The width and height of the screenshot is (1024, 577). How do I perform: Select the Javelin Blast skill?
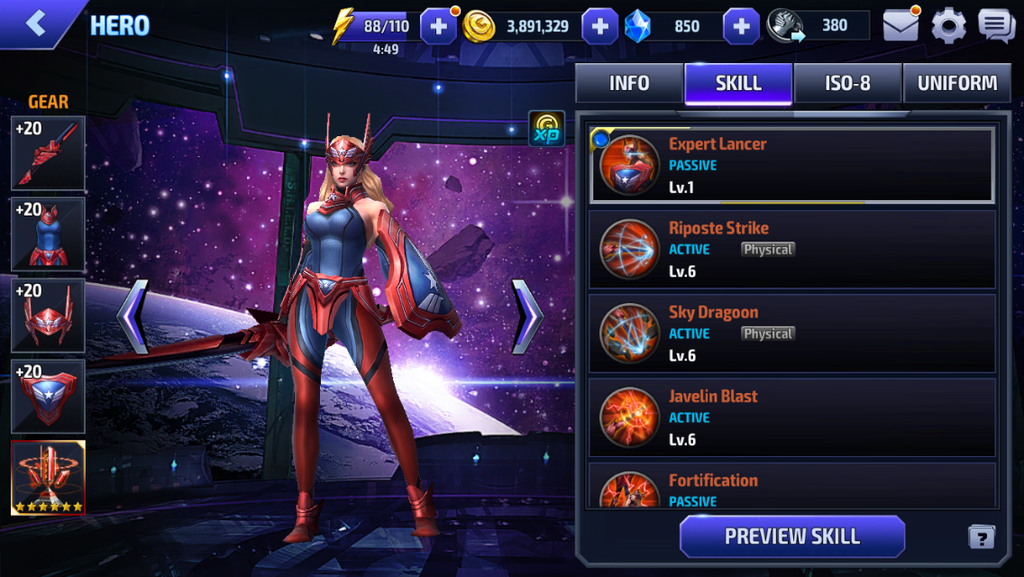[x=791, y=417]
